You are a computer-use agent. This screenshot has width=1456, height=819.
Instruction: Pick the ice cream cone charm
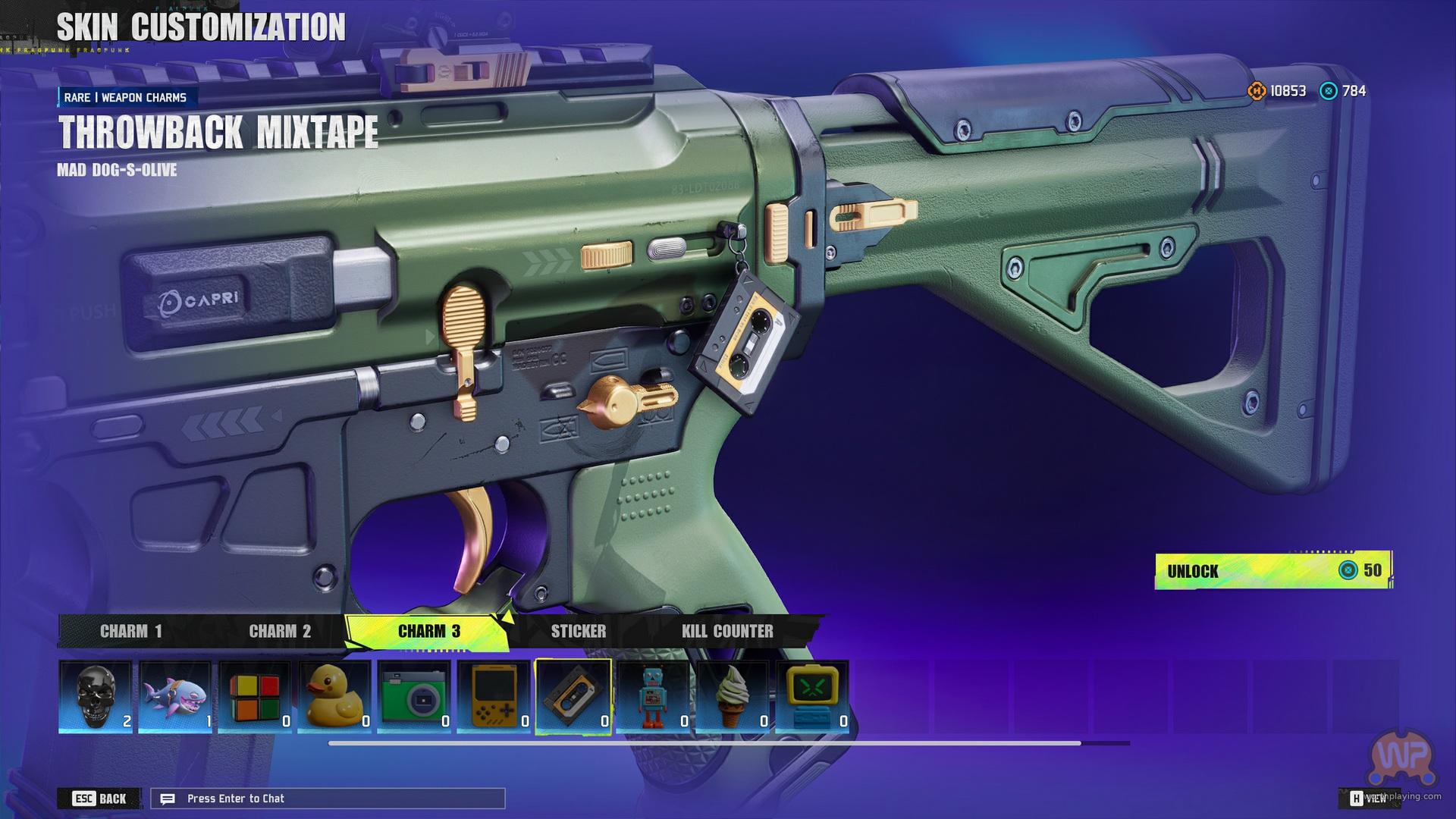coord(733,696)
